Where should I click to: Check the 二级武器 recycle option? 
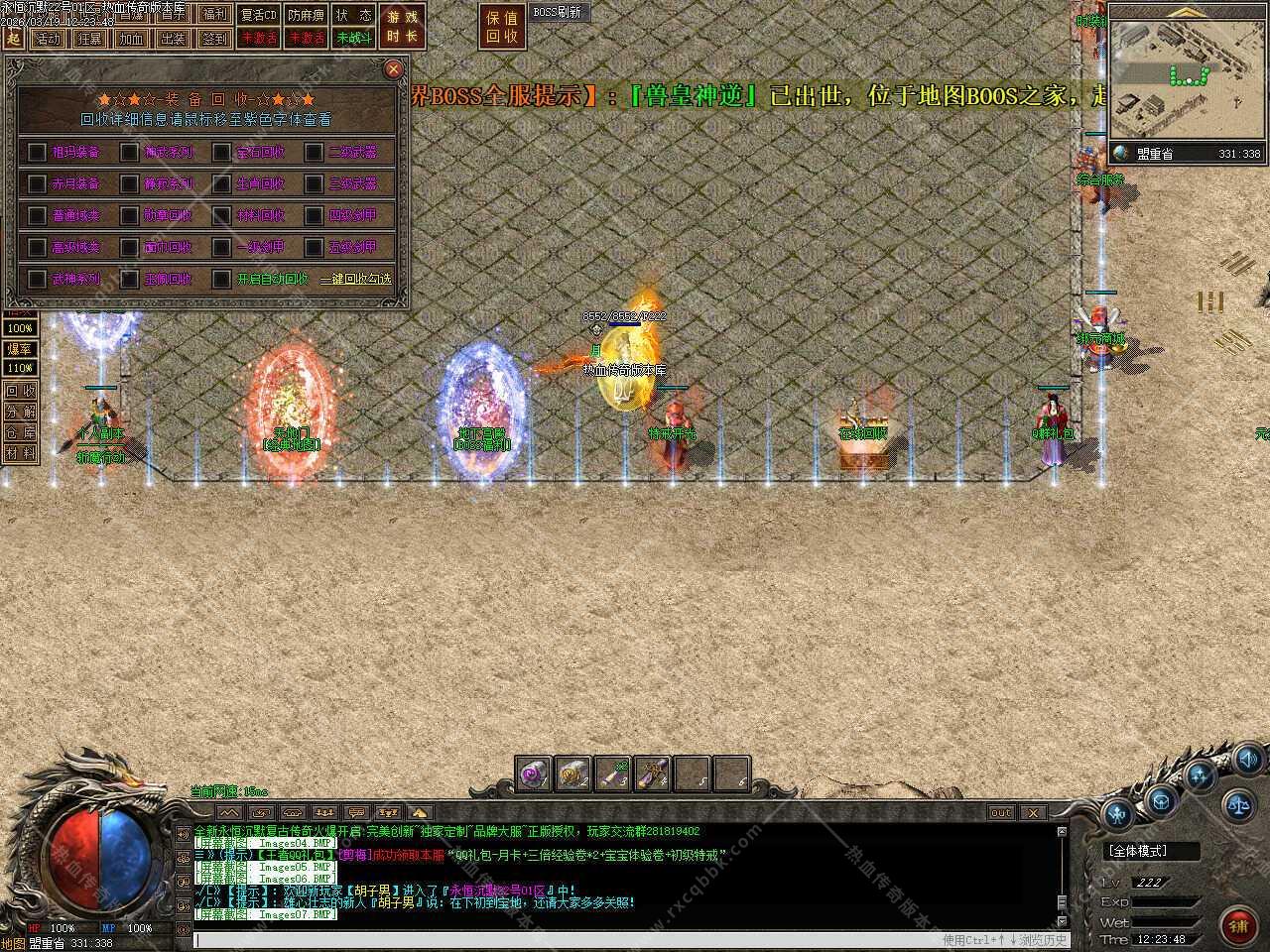pyautogui.click(x=315, y=152)
